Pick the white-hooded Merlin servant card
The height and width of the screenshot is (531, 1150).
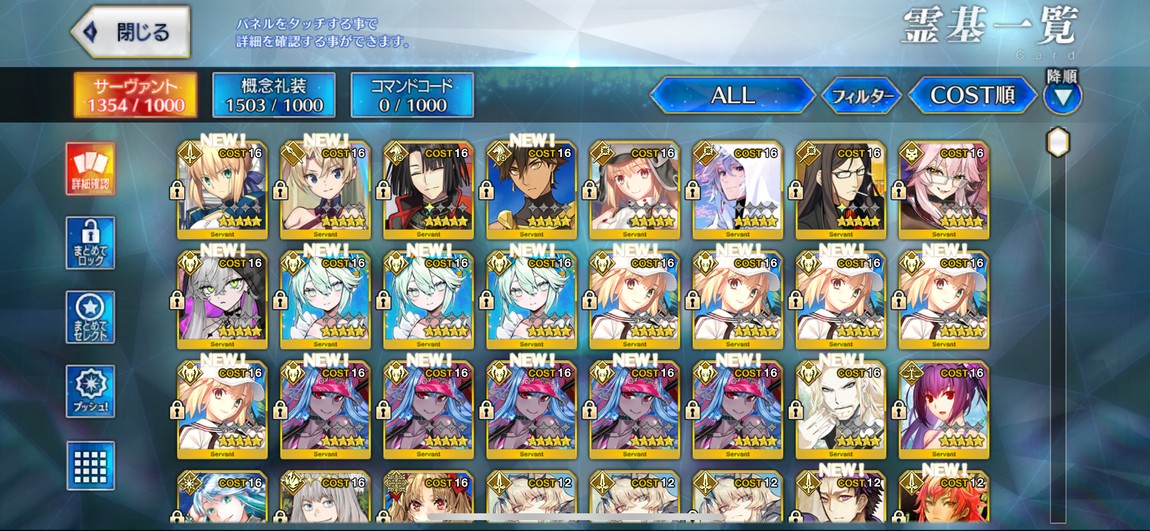pos(737,190)
